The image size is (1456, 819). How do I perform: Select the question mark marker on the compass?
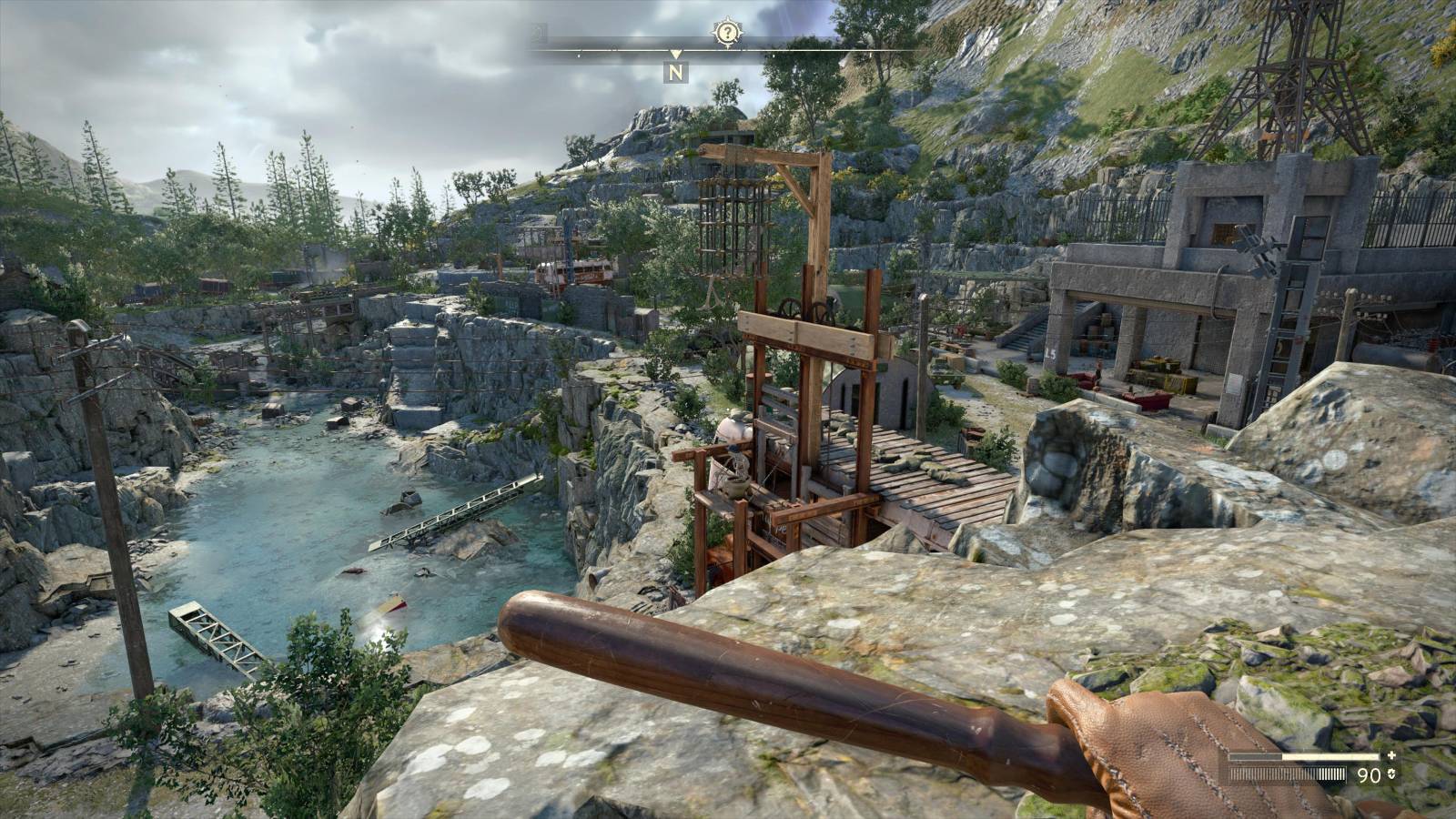pyautogui.click(x=727, y=34)
